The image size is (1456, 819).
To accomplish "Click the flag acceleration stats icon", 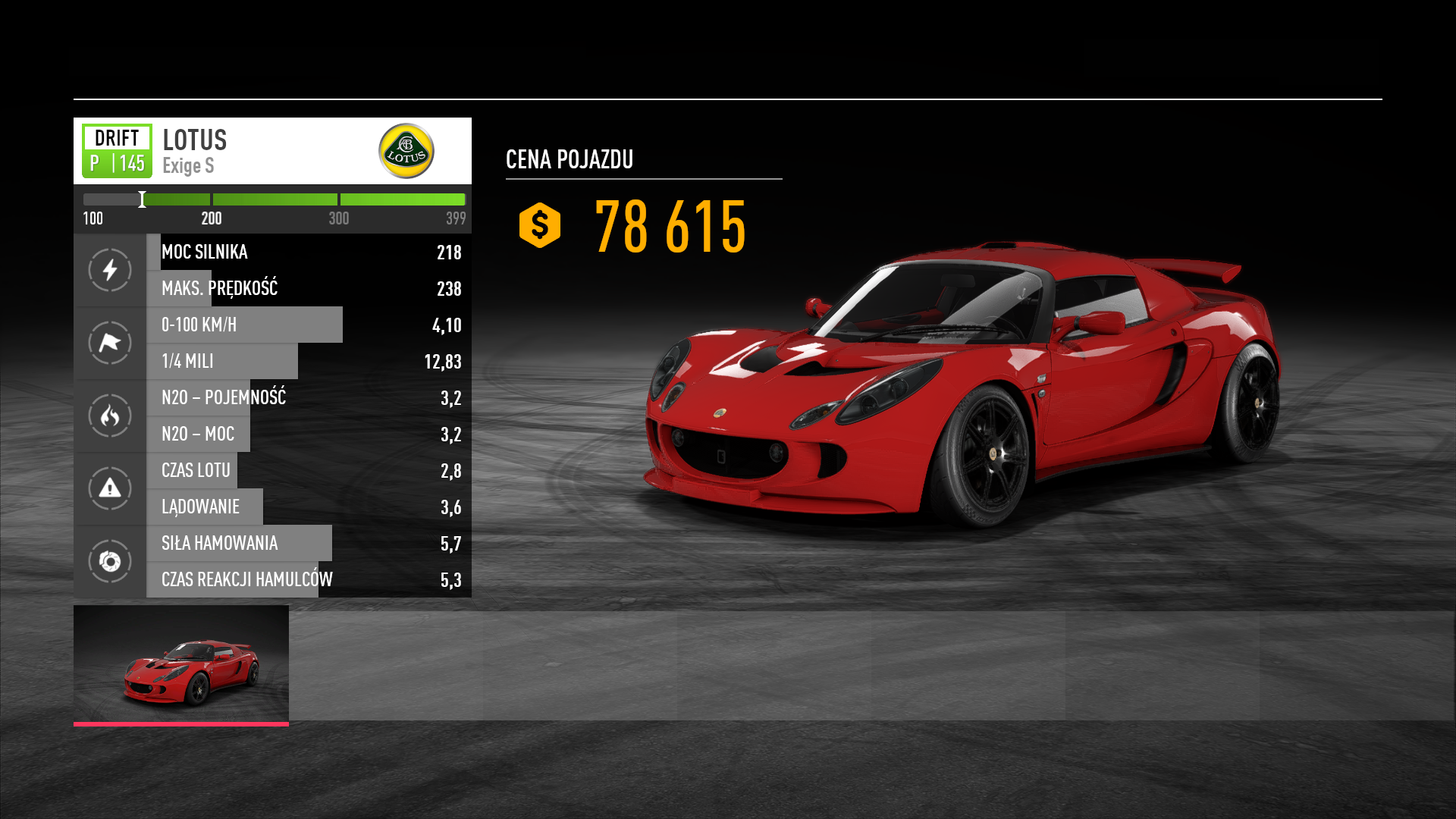I will point(110,343).
